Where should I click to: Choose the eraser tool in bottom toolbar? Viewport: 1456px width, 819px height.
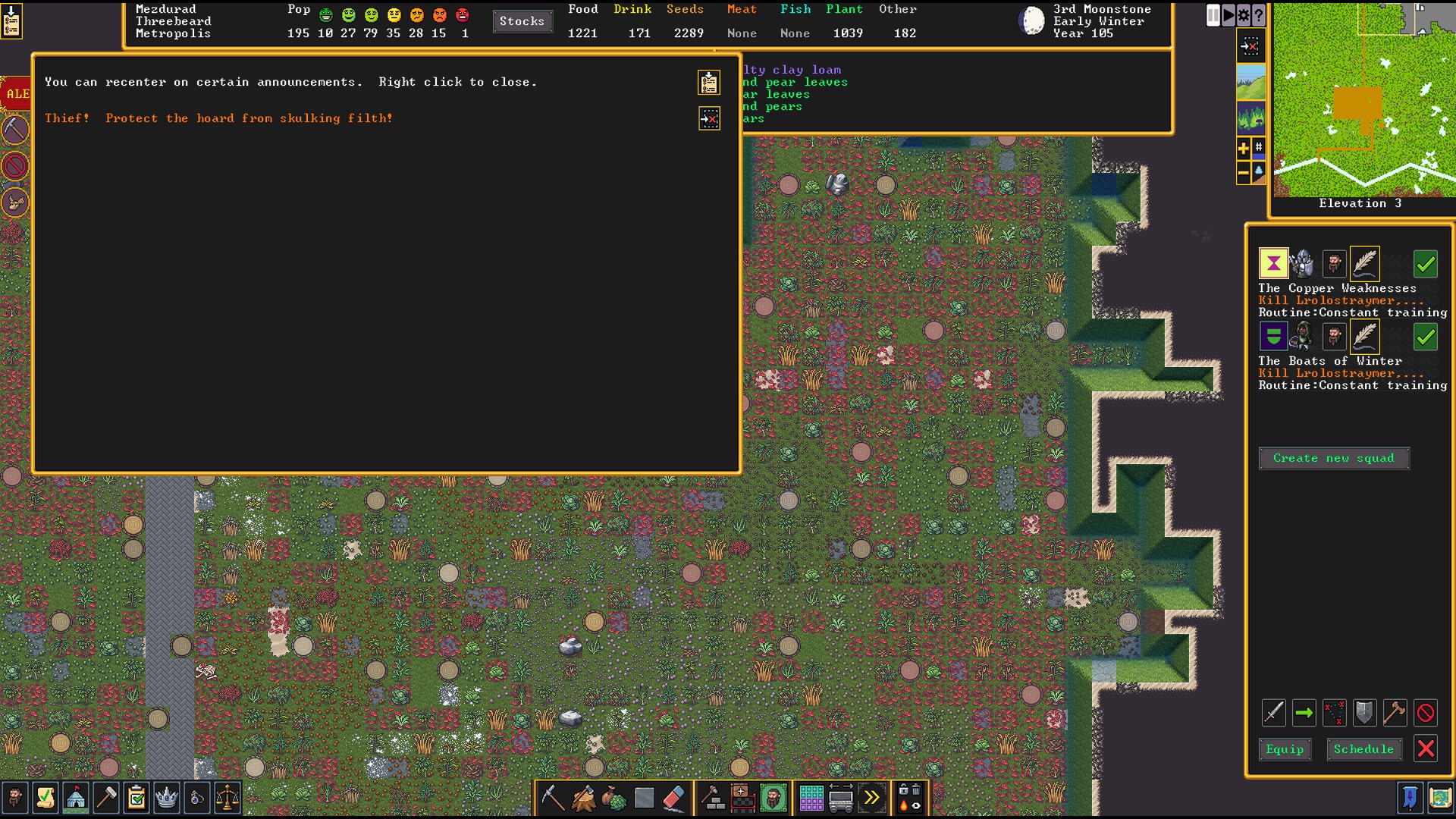673,798
